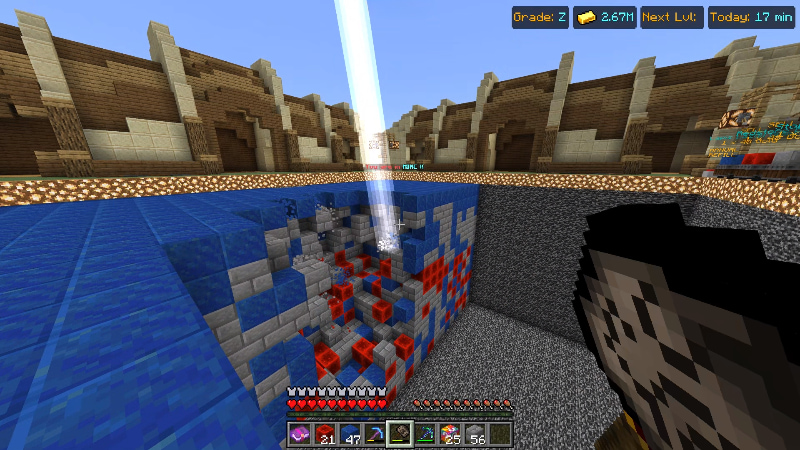The height and width of the screenshot is (450, 800).
Task: Select the highlighted brown hammer slot
Action: (x=400, y=434)
